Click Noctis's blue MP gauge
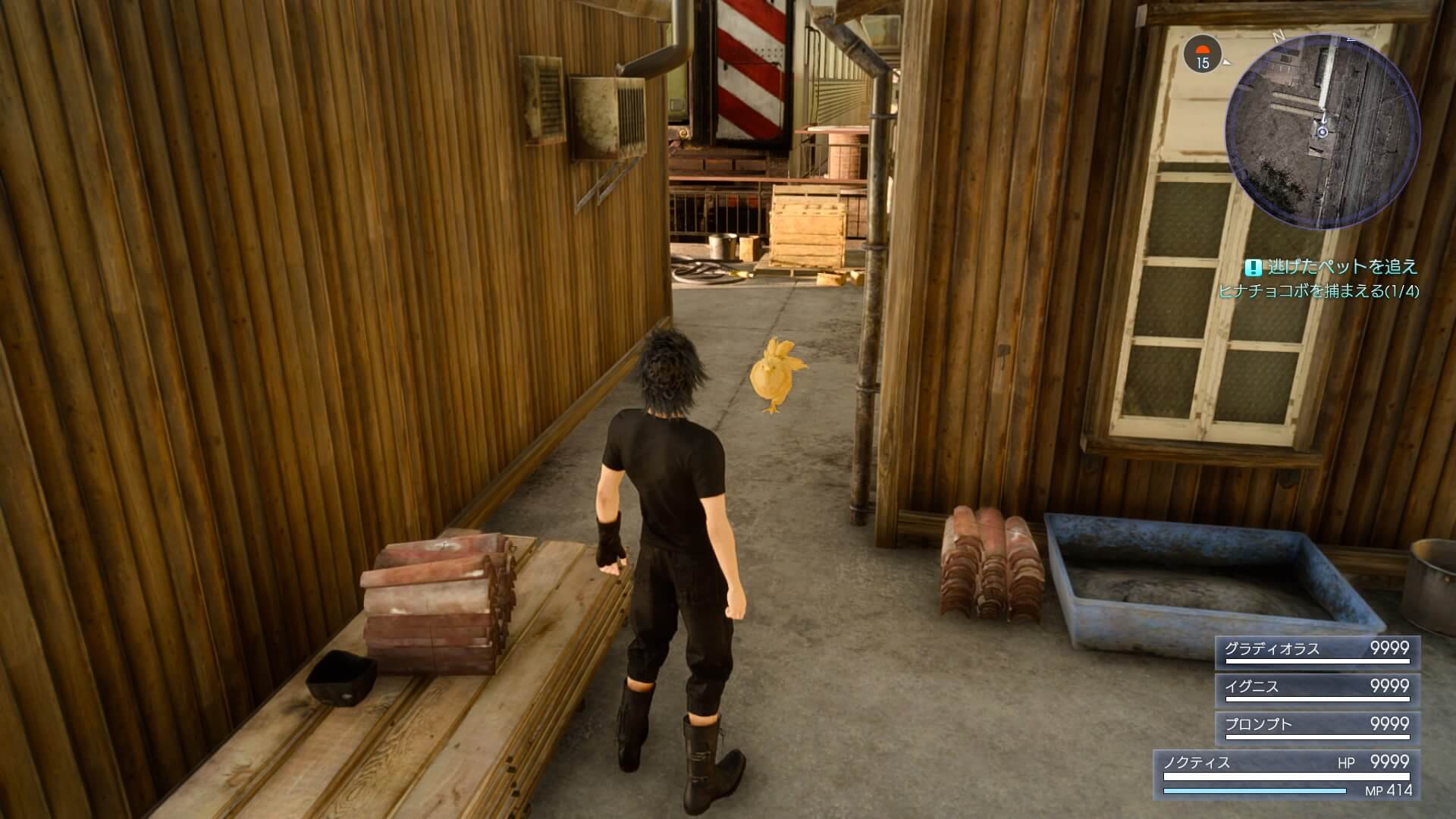The height and width of the screenshot is (819, 1456). (1254, 790)
